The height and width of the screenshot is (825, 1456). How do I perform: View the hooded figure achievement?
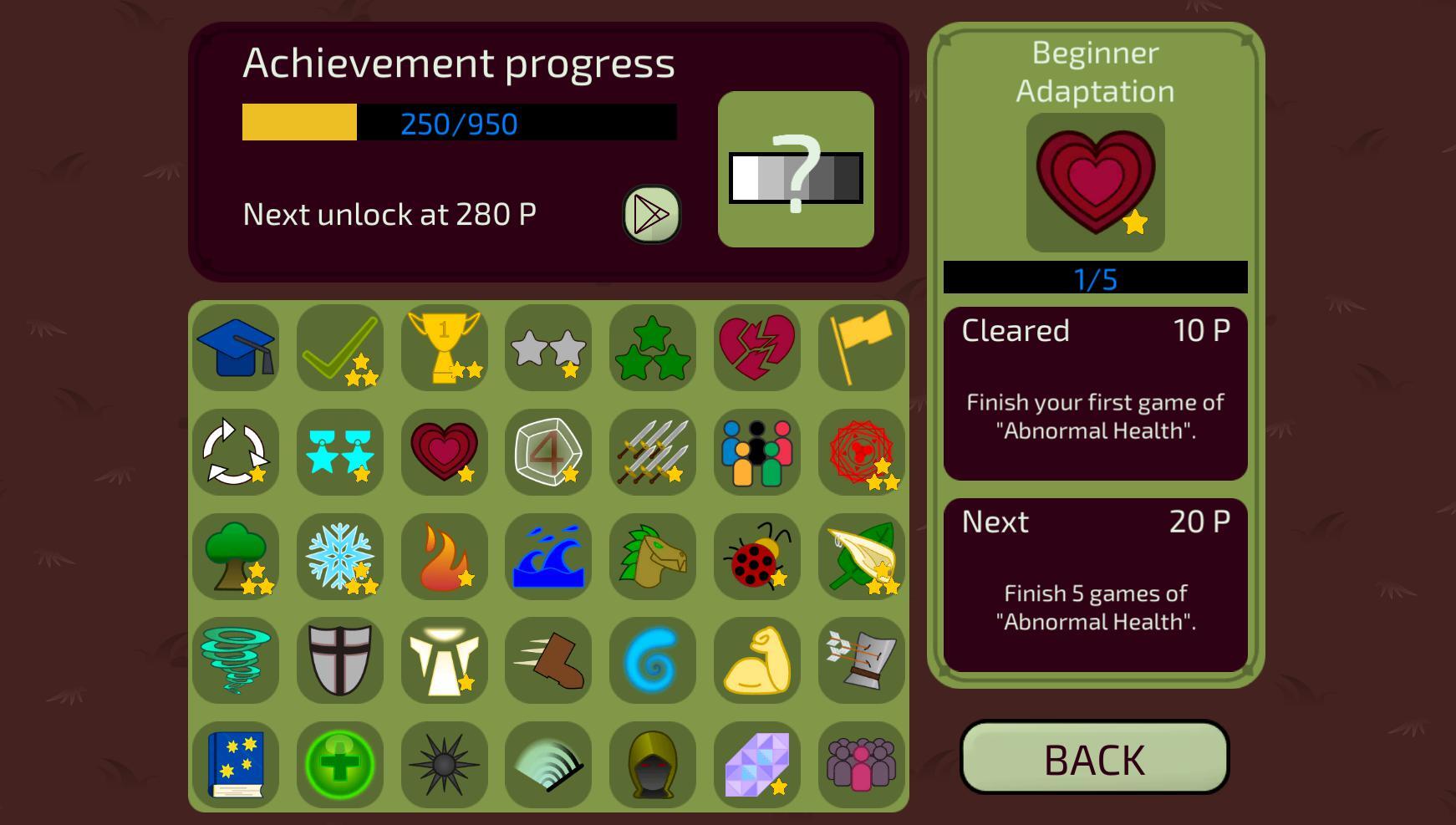pyautogui.click(x=652, y=765)
